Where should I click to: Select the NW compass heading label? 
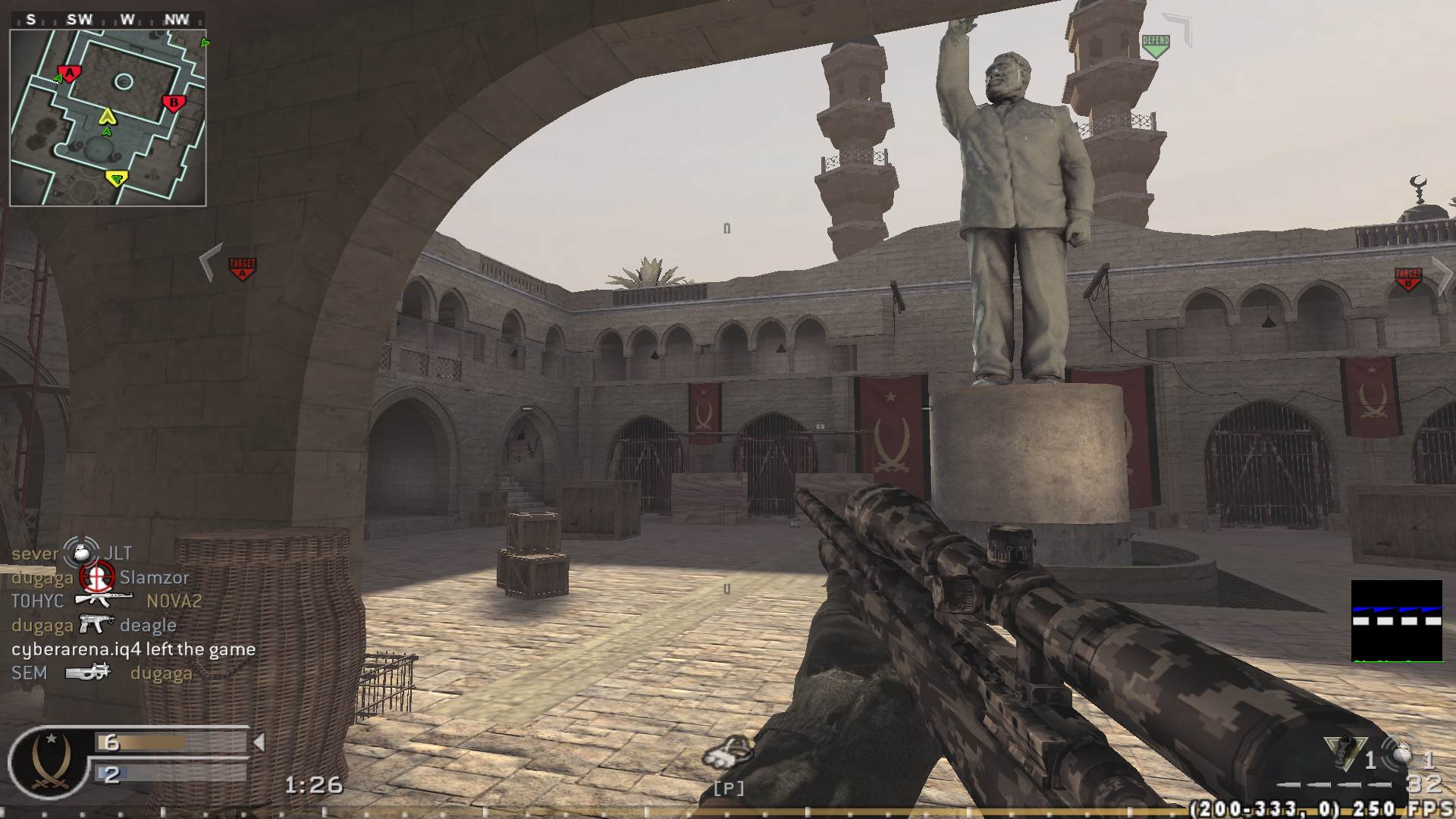178,20
